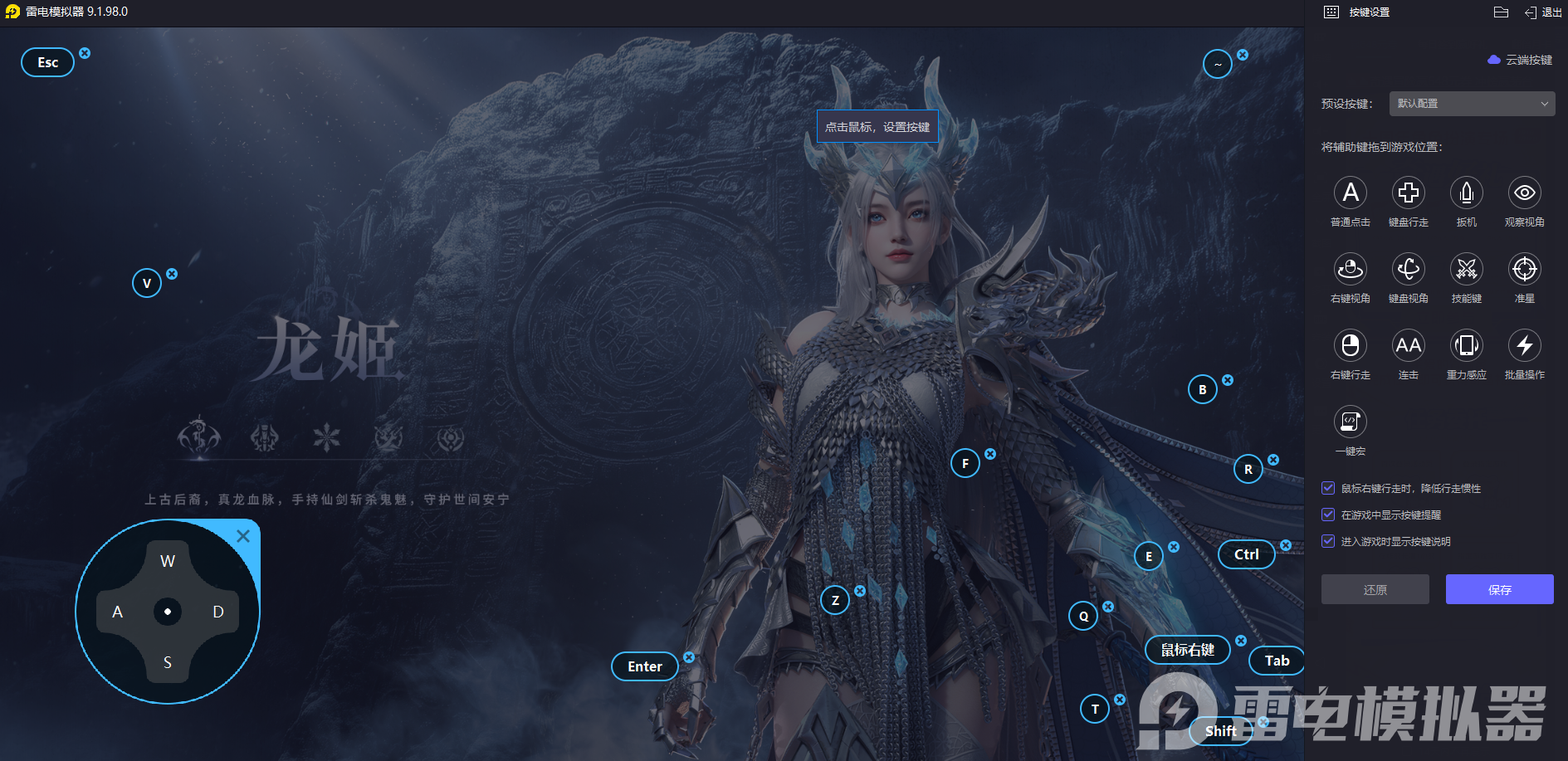Select the 扳机 trigger key tool
The height and width of the screenshot is (761, 1568).
point(1467,193)
